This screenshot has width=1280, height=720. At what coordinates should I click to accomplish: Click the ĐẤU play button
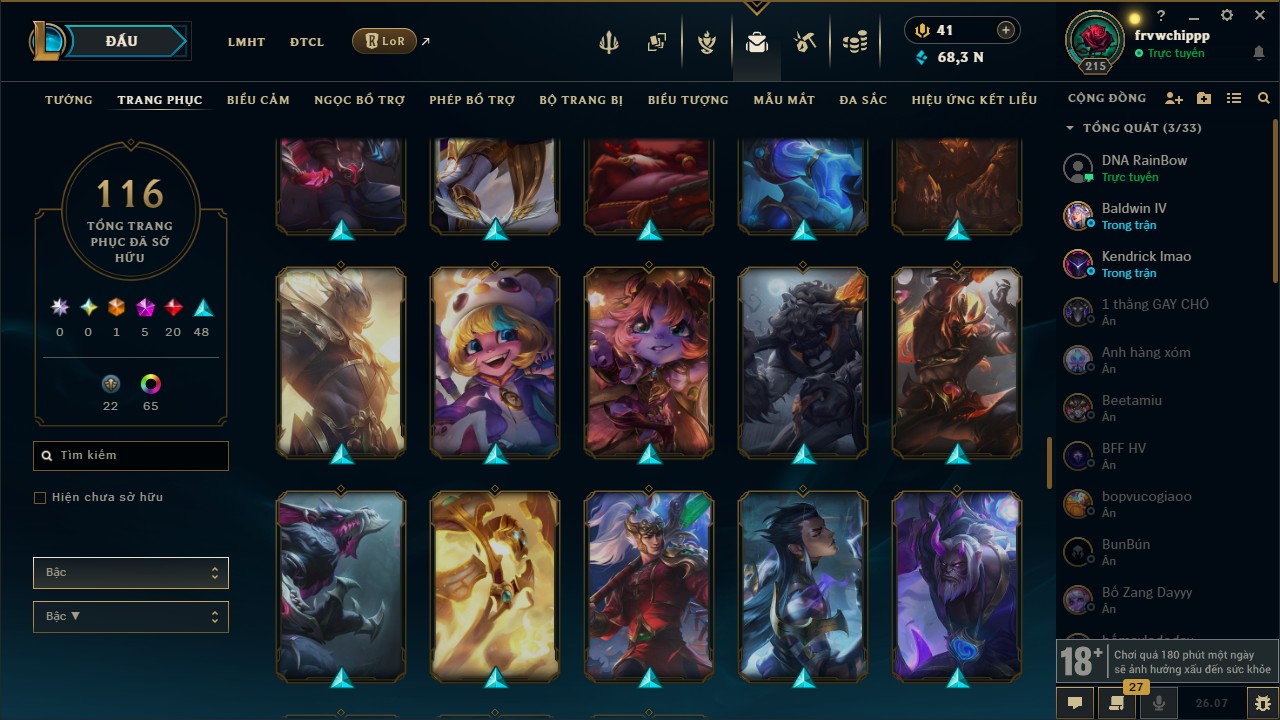click(x=121, y=41)
